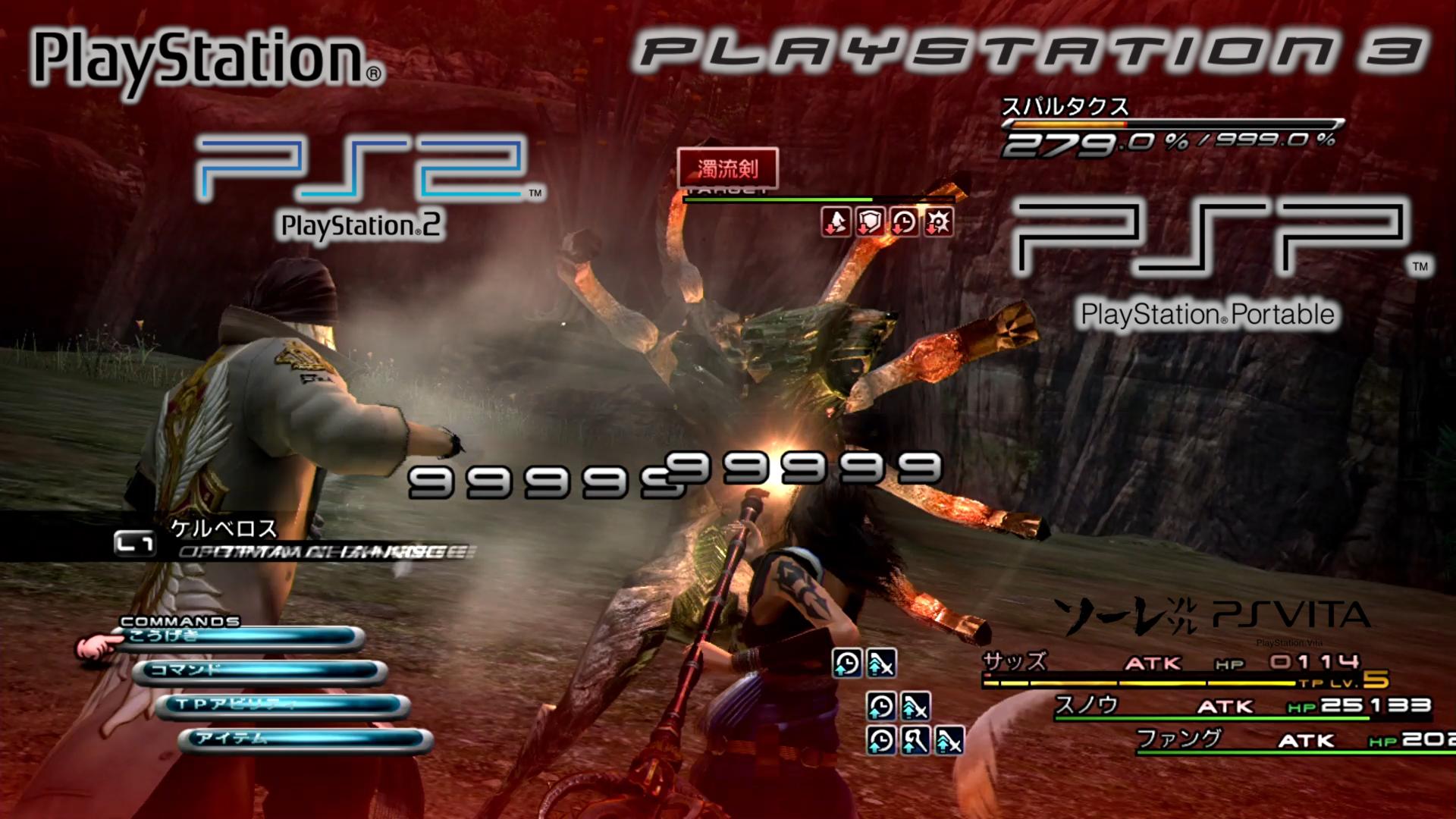Select the こうげき attack command
The width and height of the screenshot is (1456, 819).
tap(241, 638)
